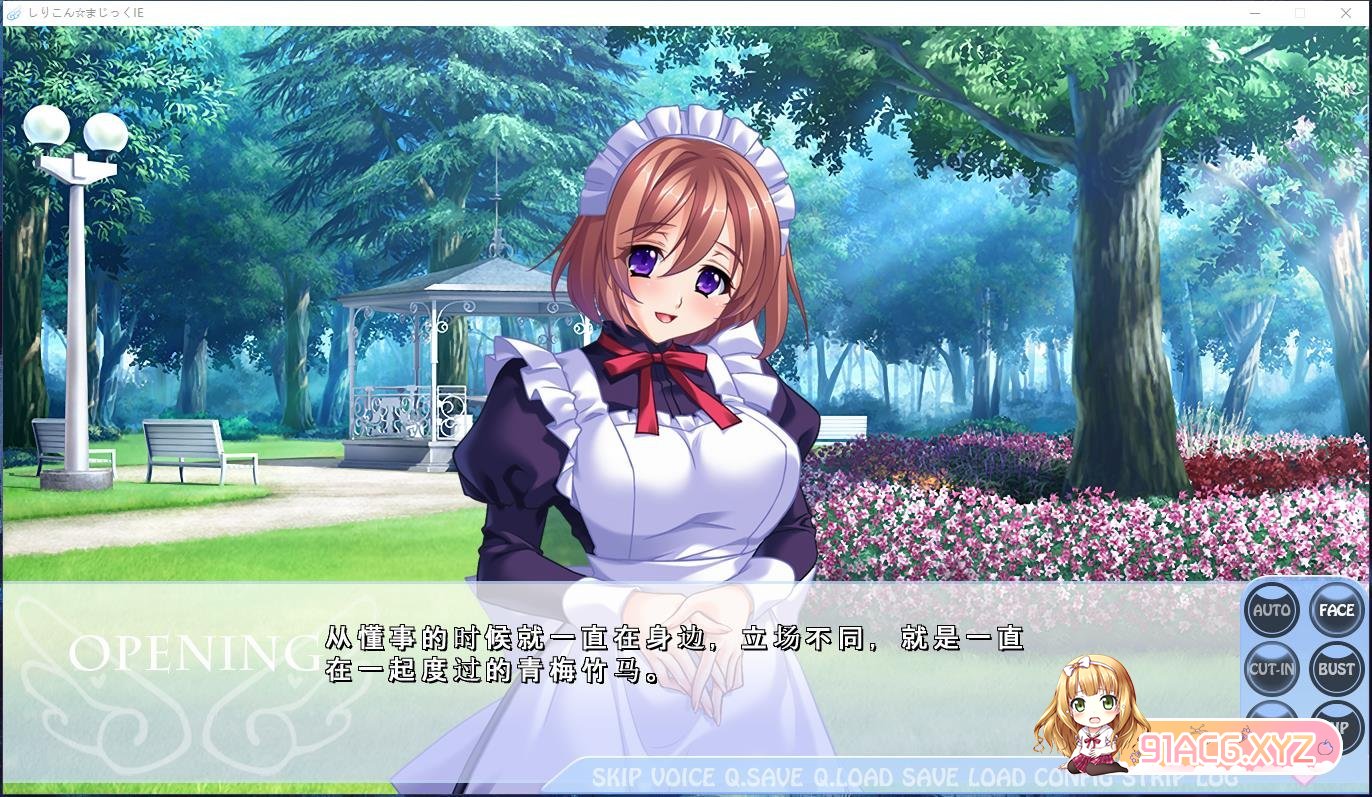1372x797 pixels.
Task: Minimize the game window
Action: pos(1255,13)
